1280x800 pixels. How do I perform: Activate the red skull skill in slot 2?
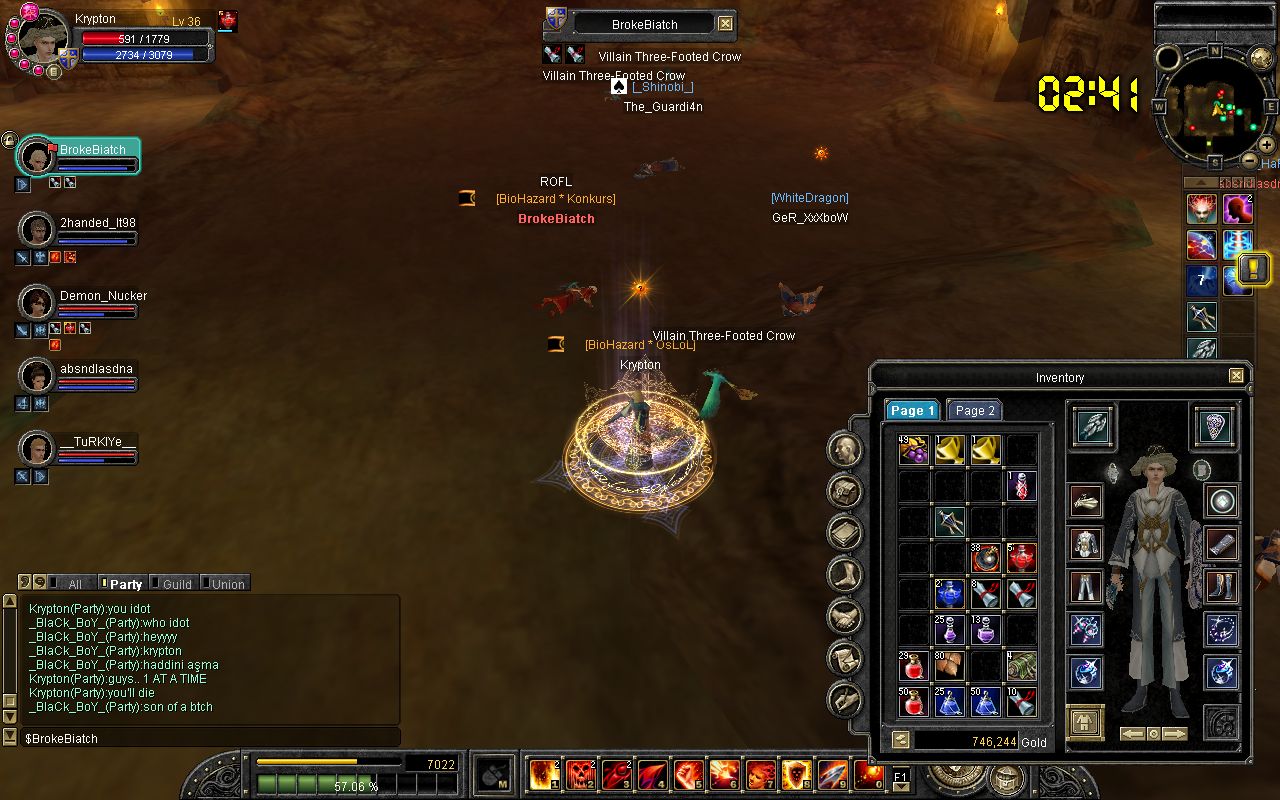point(580,775)
